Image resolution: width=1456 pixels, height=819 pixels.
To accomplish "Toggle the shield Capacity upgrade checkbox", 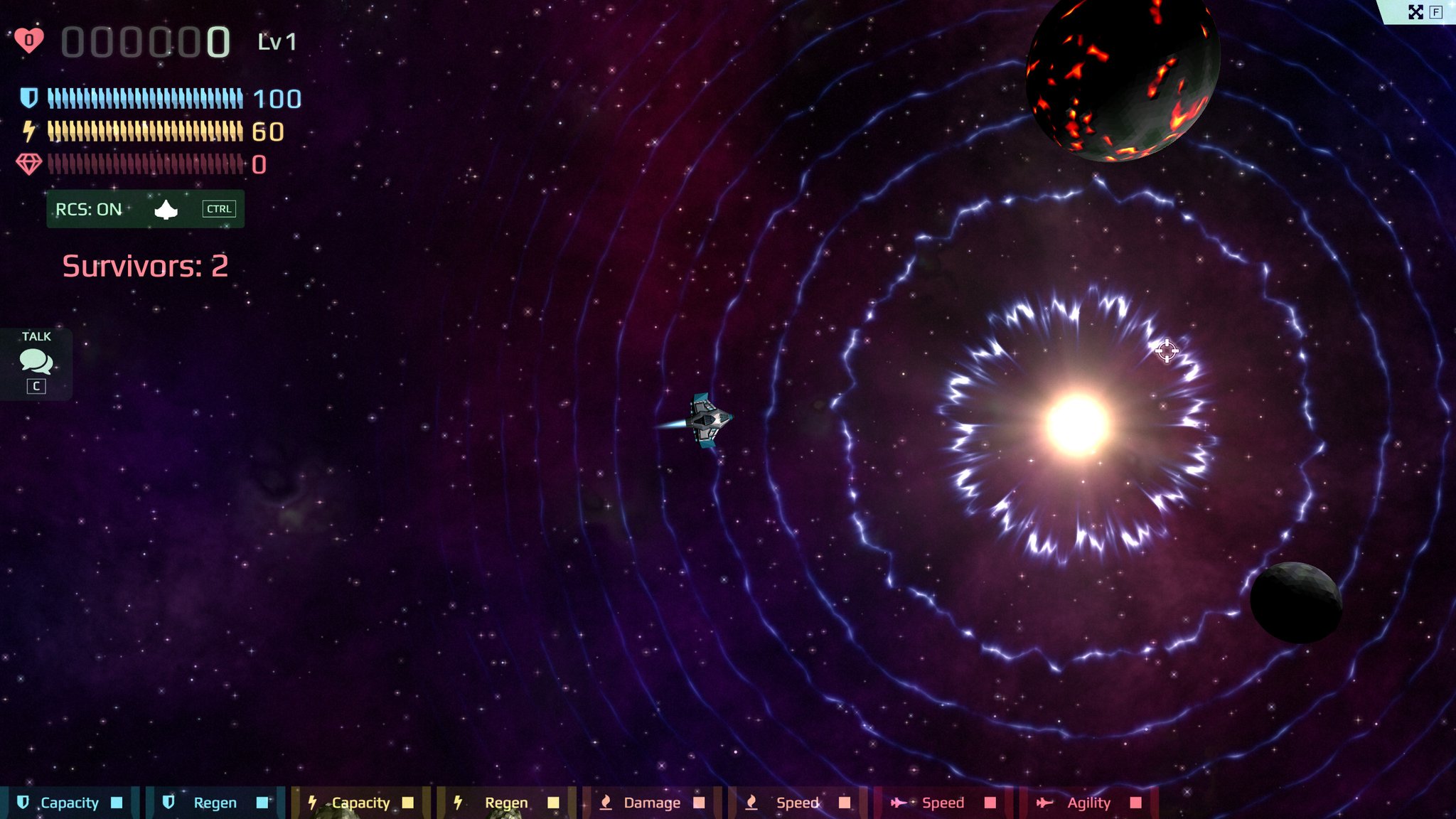I will (116, 802).
